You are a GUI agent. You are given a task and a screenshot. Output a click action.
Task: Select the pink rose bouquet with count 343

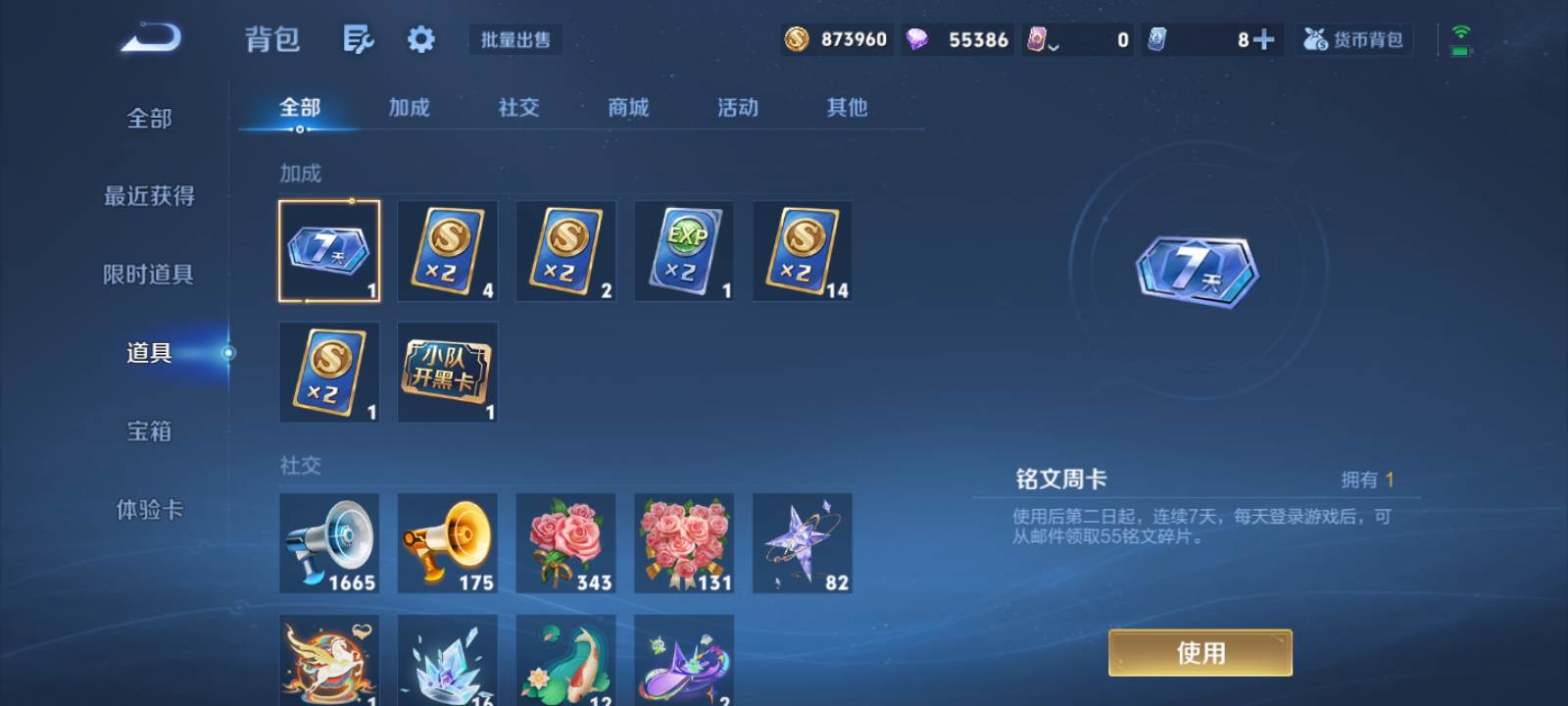(x=565, y=542)
